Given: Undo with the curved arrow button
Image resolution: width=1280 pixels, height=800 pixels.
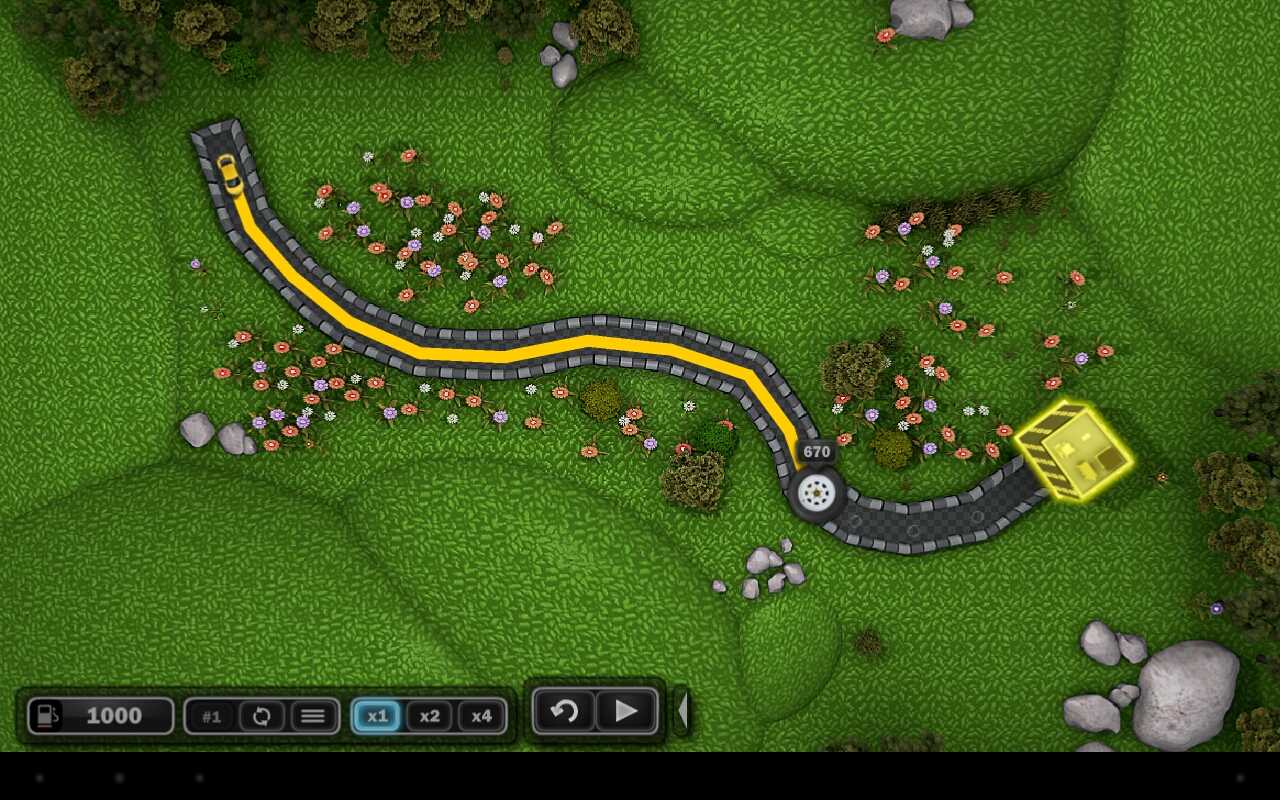Looking at the screenshot, I should click(564, 711).
